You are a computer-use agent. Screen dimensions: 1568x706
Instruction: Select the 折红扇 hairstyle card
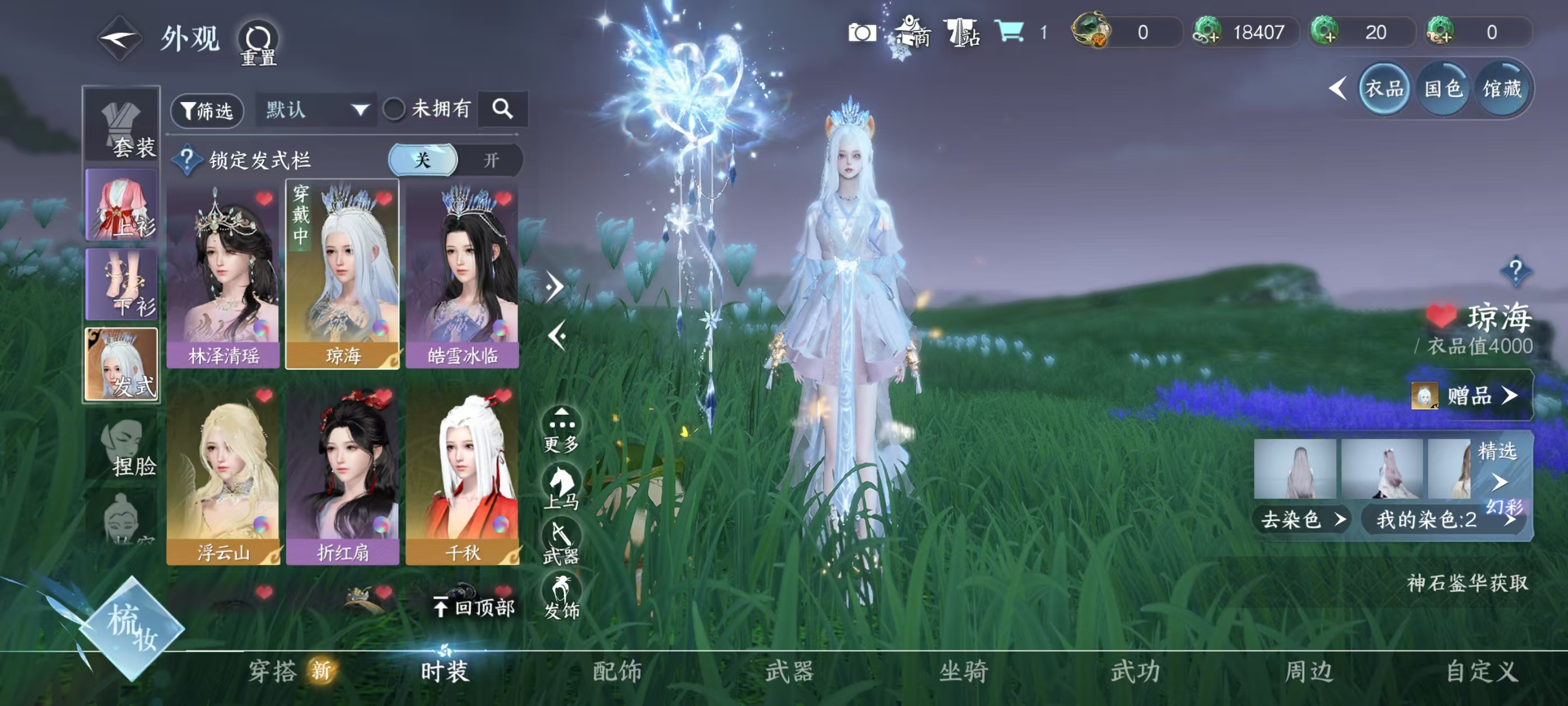click(342, 474)
